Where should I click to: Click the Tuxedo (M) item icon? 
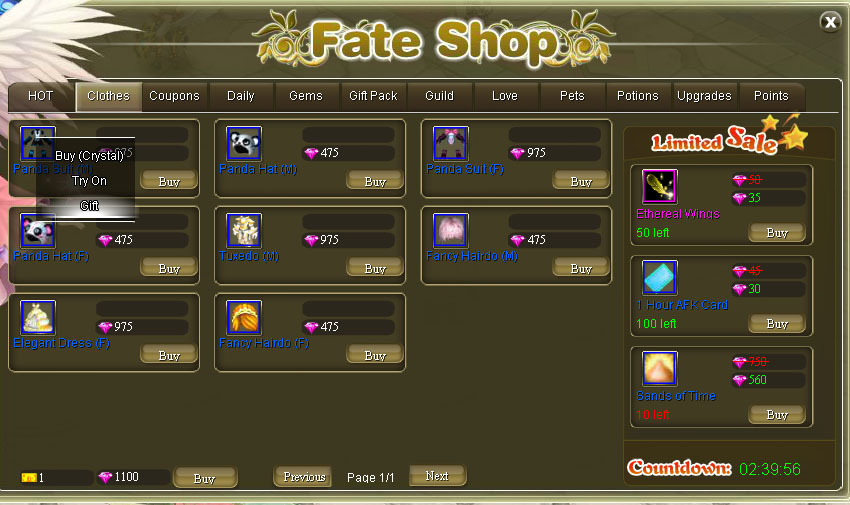[x=244, y=230]
